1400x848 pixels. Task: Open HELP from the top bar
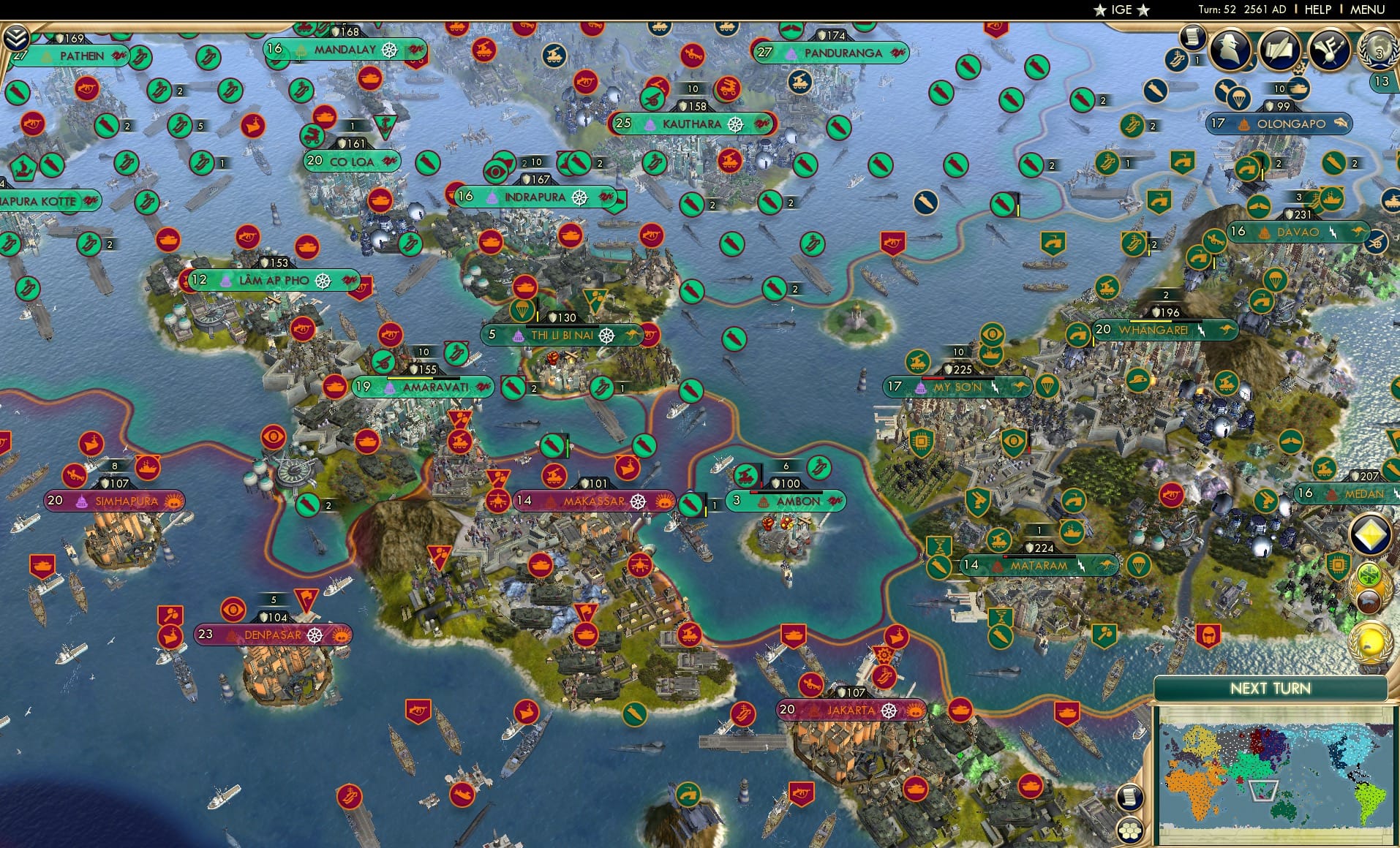1317,10
